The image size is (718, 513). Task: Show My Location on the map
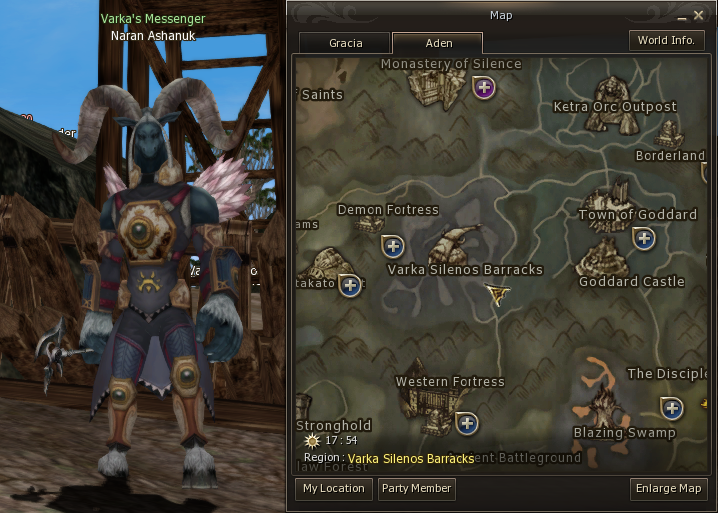pyautogui.click(x=334, y=489)
